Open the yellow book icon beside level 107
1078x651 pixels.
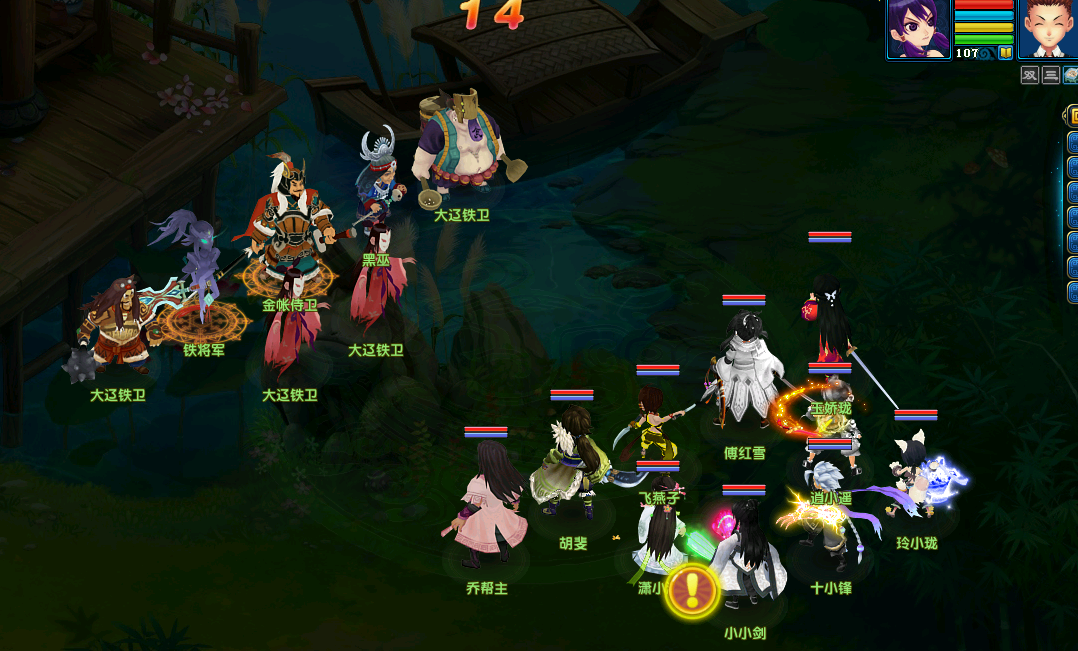[x=1006, y=52]
